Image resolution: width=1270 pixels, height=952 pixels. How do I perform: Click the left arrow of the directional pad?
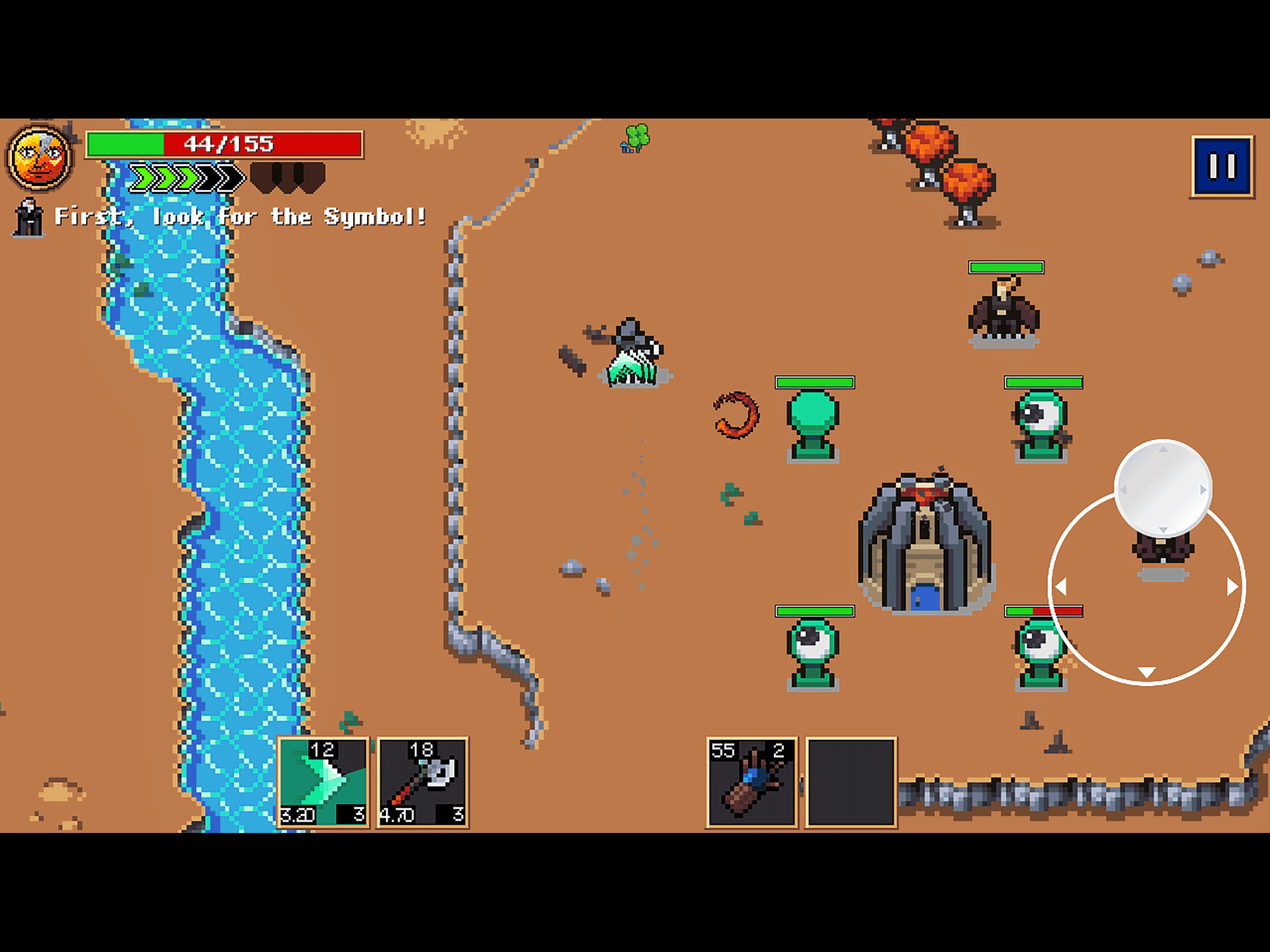click(x=1062, y=585)
